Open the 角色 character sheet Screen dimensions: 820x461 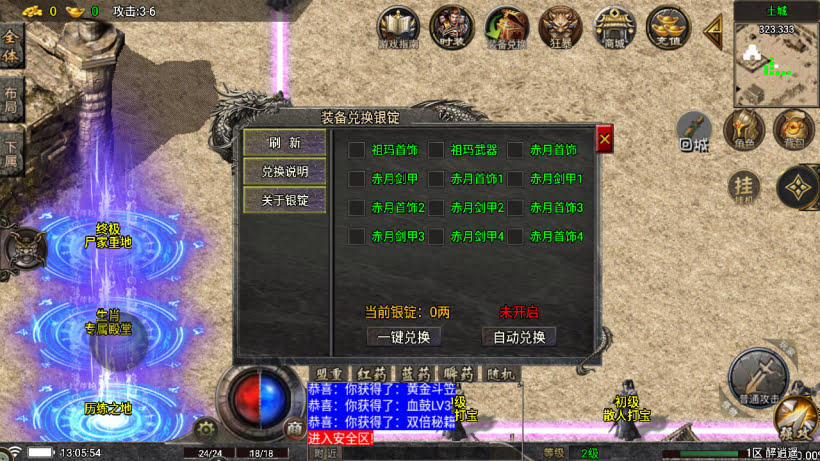pyautogui.click(x=743, y=130)
